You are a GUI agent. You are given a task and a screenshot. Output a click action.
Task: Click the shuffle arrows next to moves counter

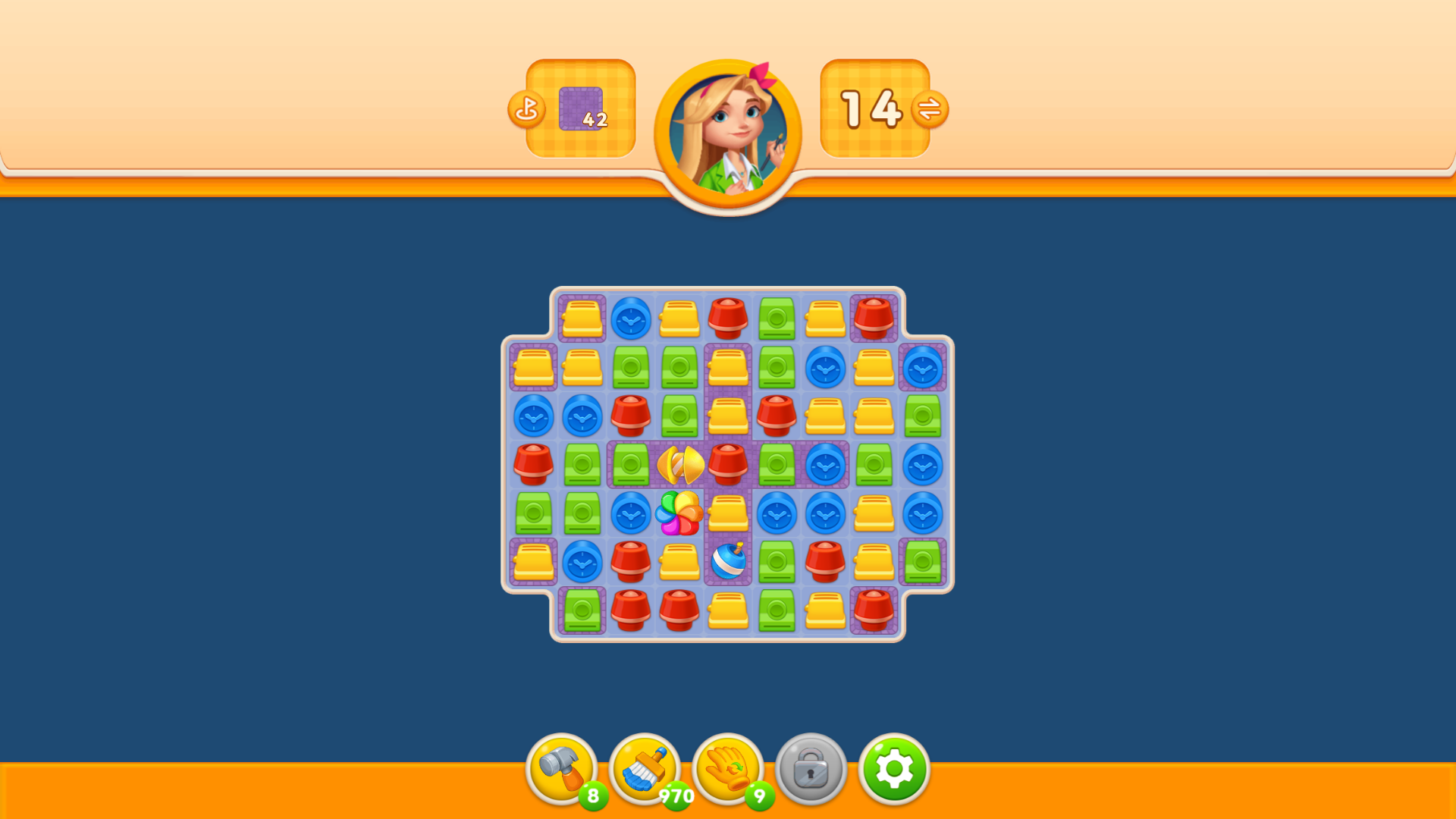(931, 109)
